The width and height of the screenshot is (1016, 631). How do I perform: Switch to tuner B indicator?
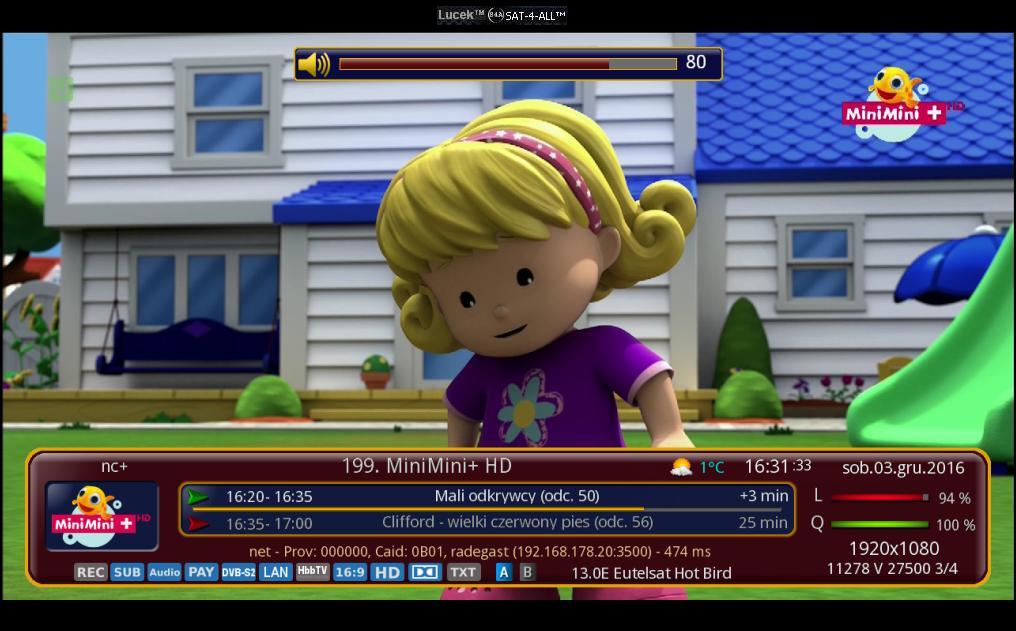527,572
